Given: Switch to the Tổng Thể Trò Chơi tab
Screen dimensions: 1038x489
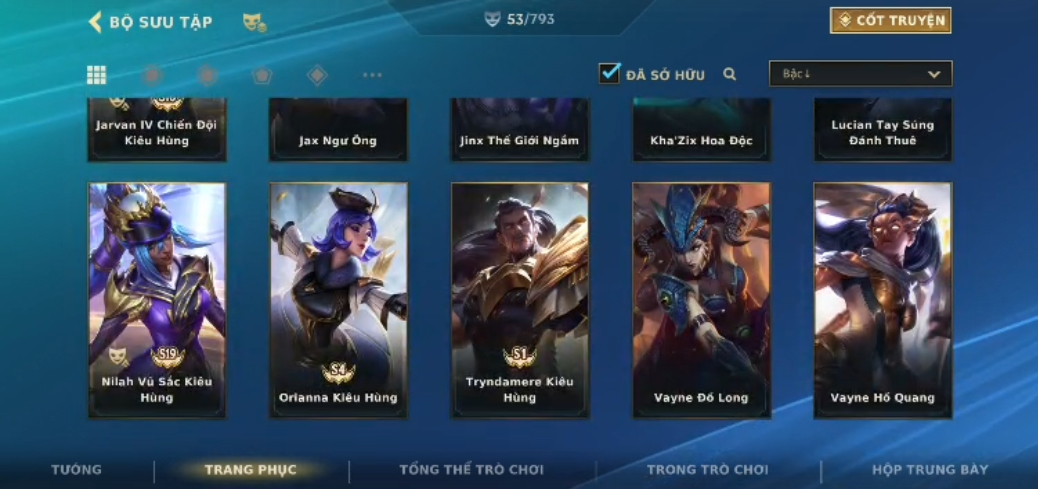Looking at the screenshot, I should (x=471, y=470).
